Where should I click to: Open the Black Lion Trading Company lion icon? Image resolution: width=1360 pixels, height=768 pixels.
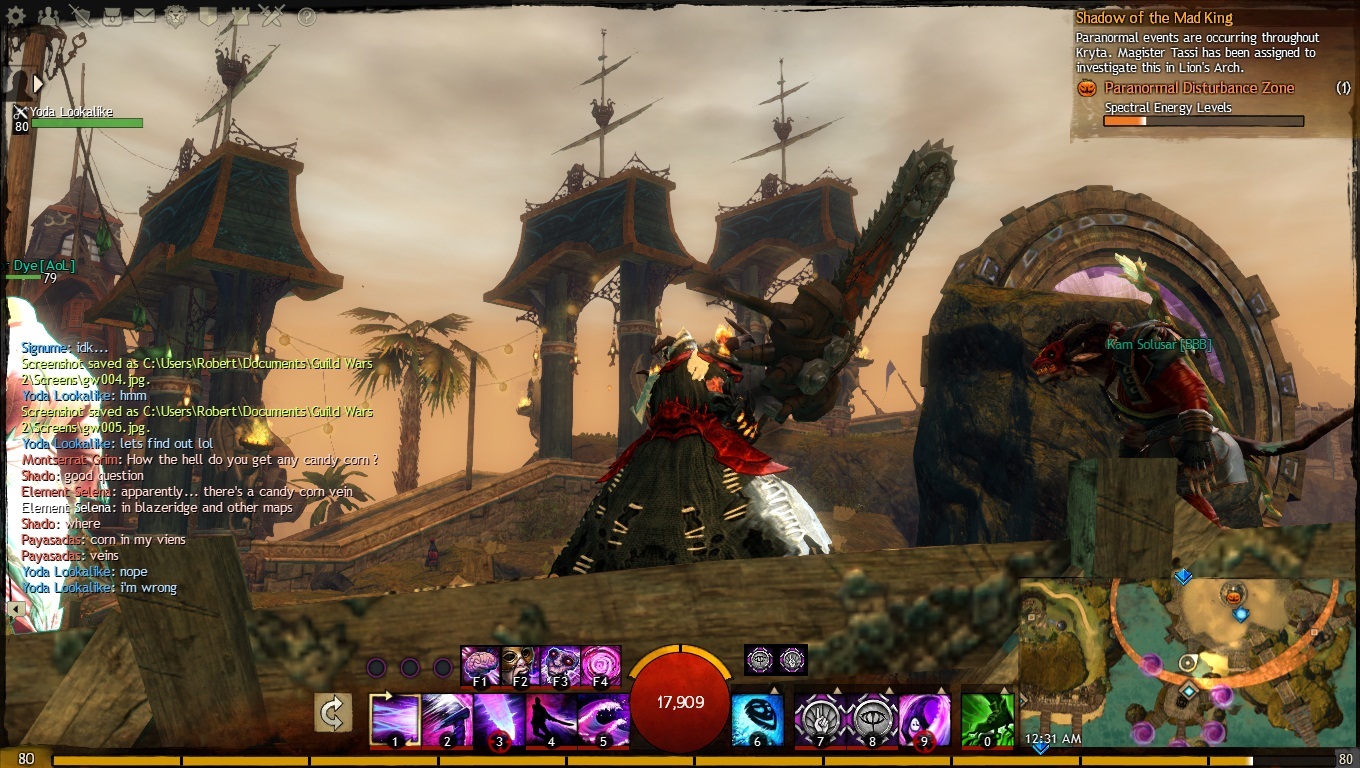tap(177, 16)
